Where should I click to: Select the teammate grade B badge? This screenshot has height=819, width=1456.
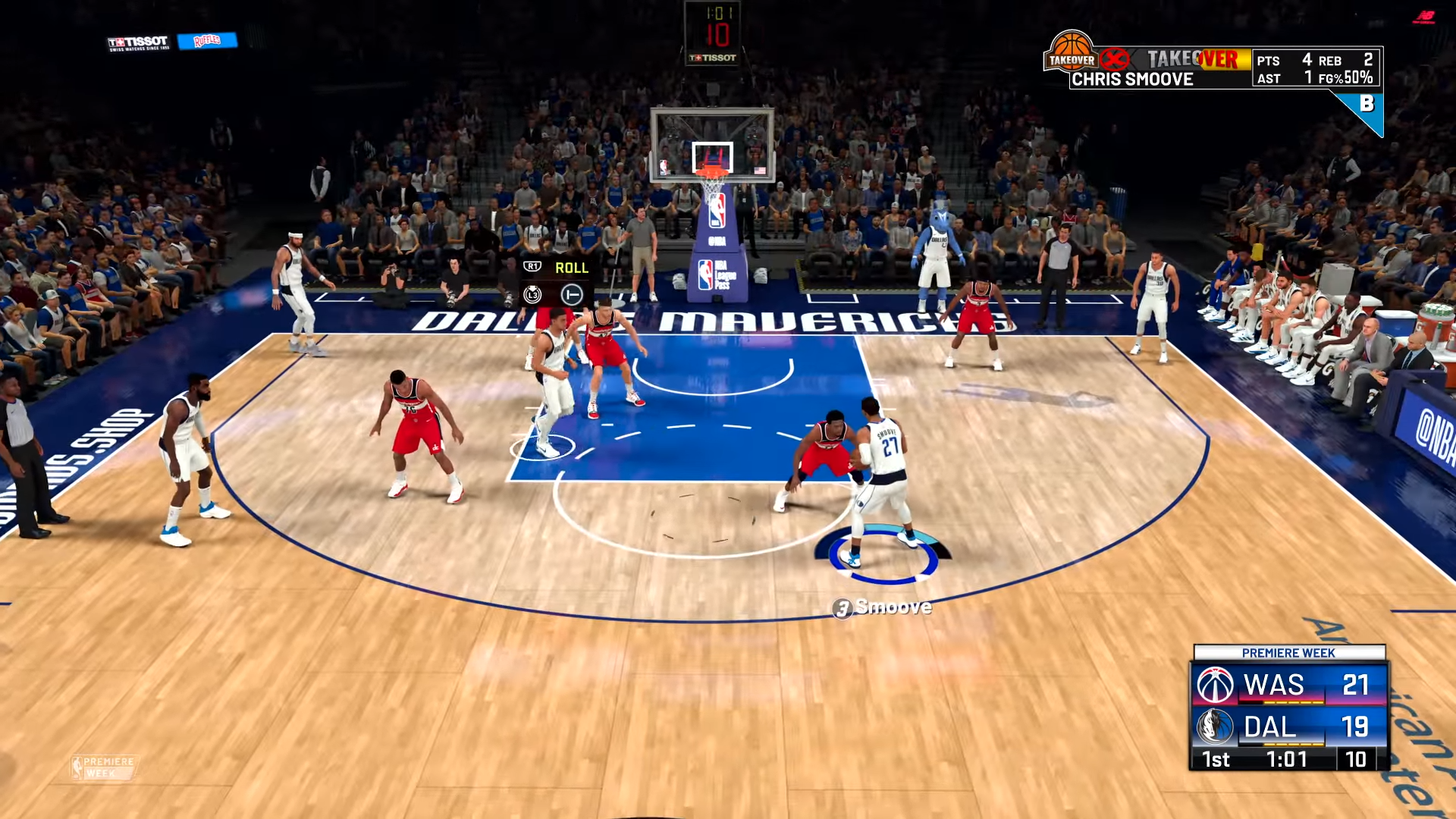(x=1367, y=105)
